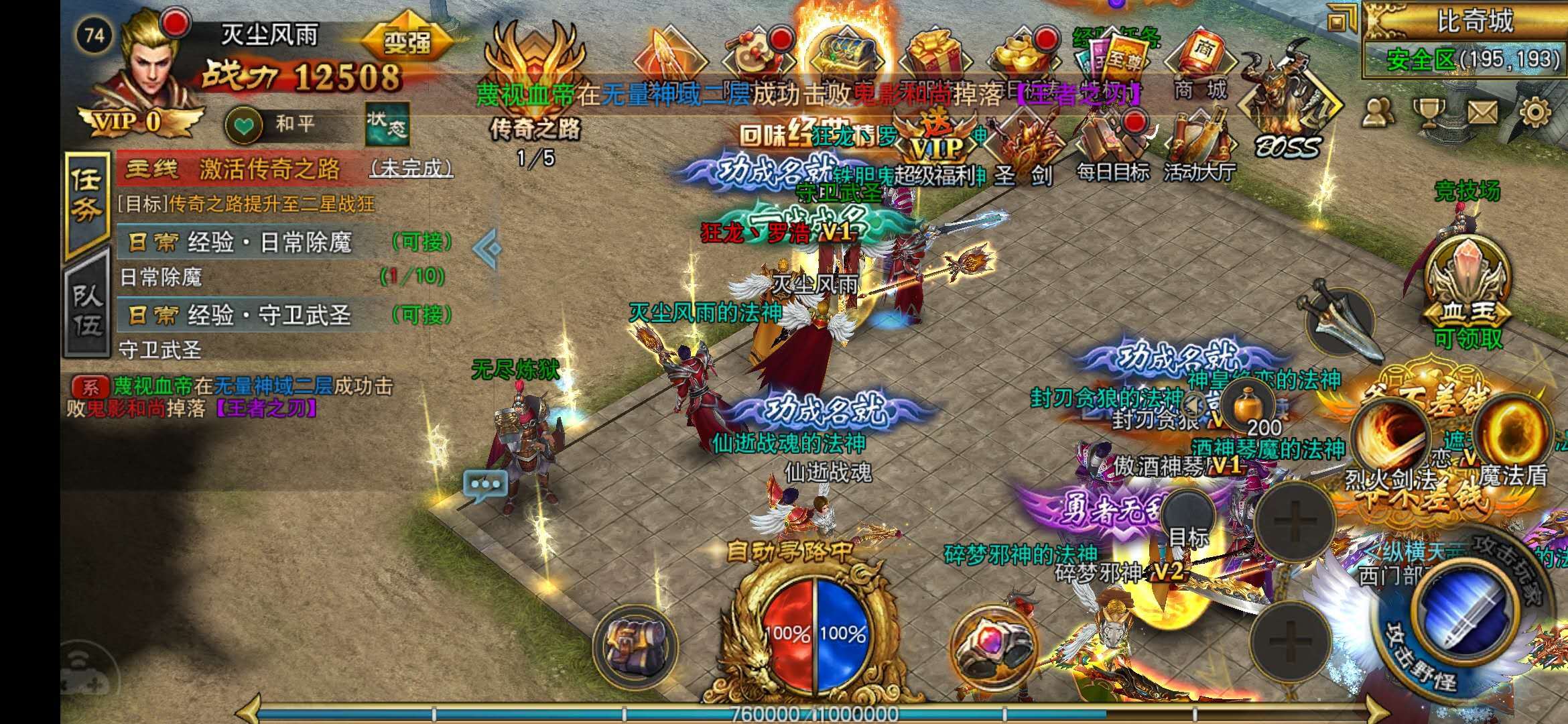Open the gear settings icon
The height and width of the screenshot is (724, 1568).
click(1534, 113)
